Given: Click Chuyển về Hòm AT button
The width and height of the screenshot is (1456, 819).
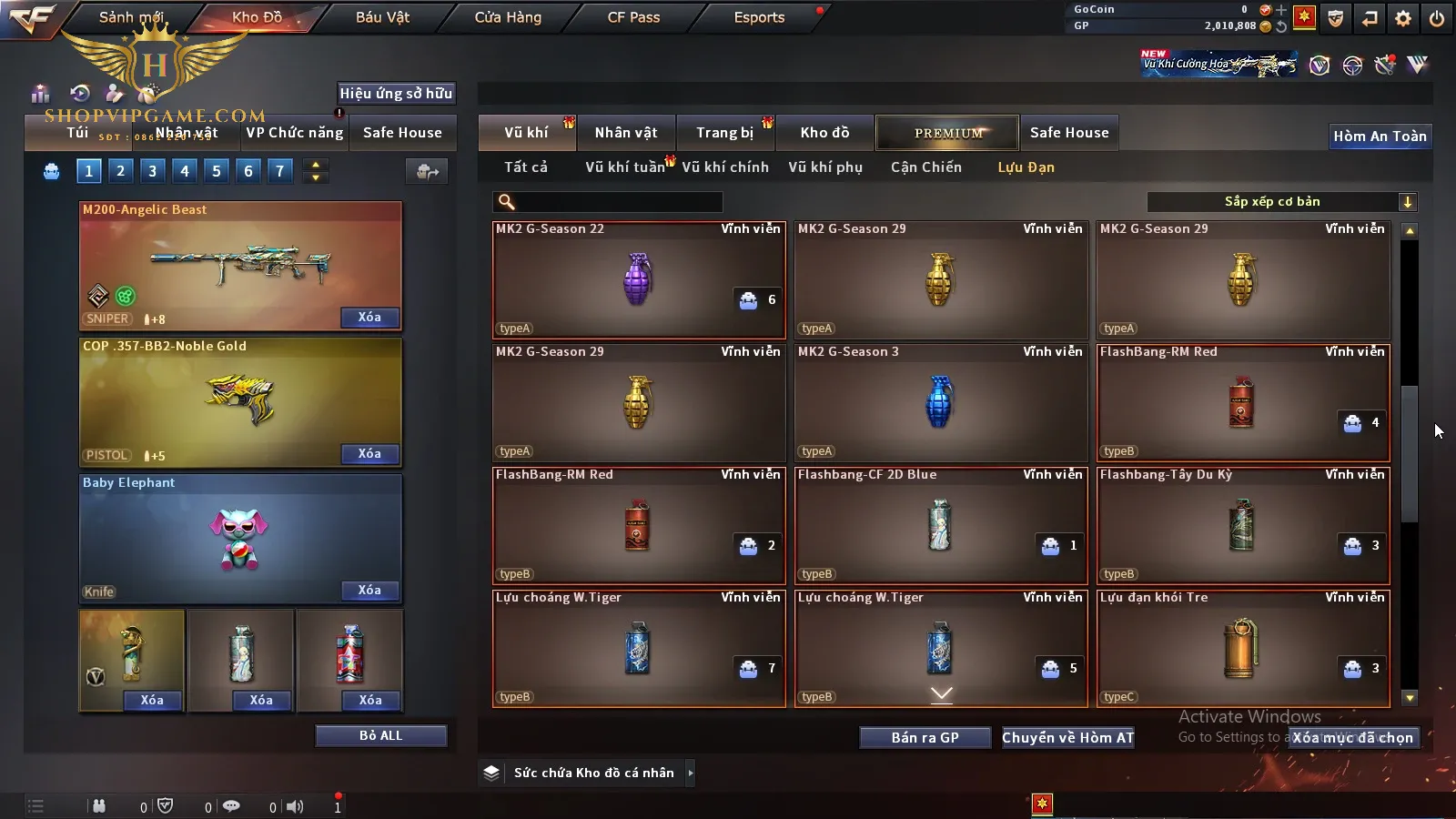Looking at the screenshot, I should point(1067,738).
